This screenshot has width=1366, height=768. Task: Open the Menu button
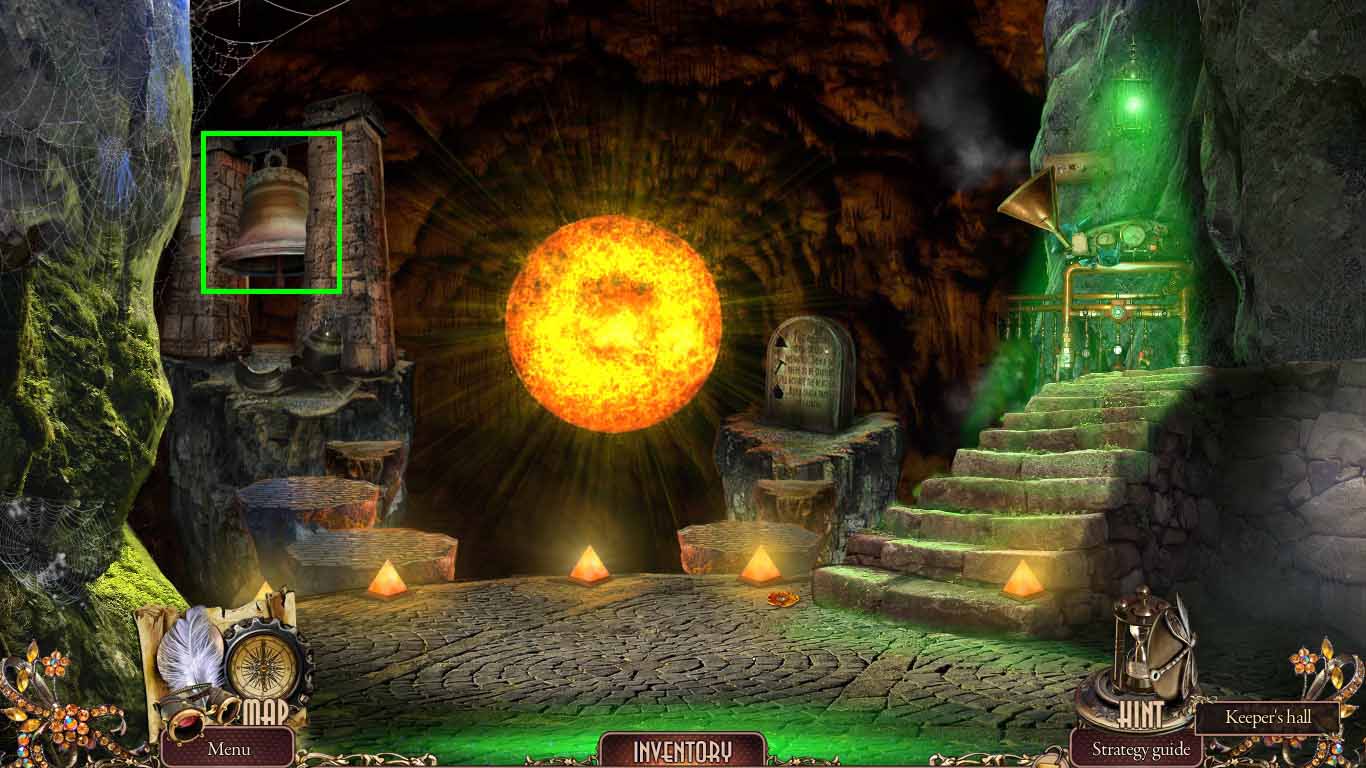coord(228,748)
